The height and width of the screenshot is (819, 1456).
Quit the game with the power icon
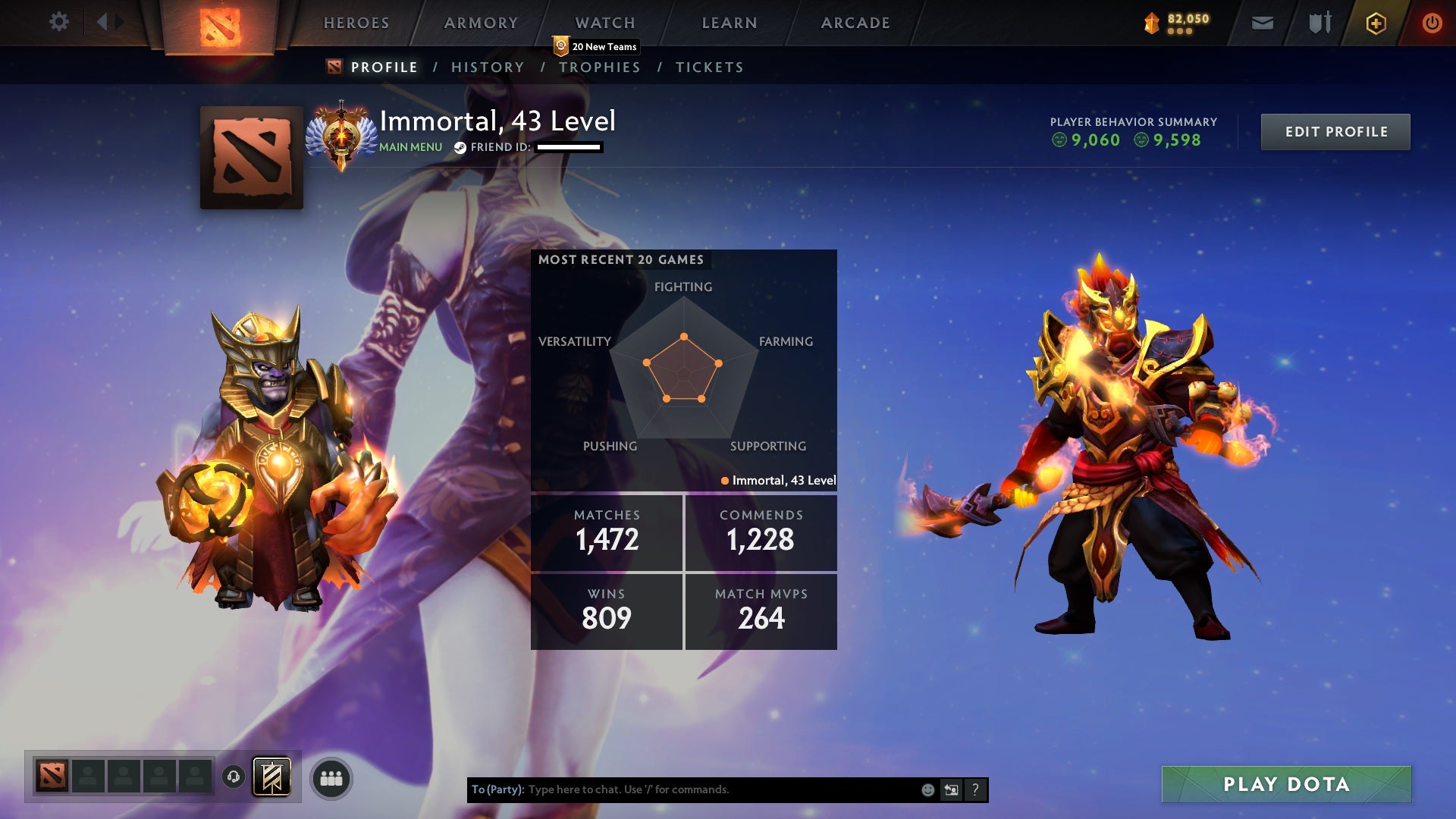point(1432,24)
